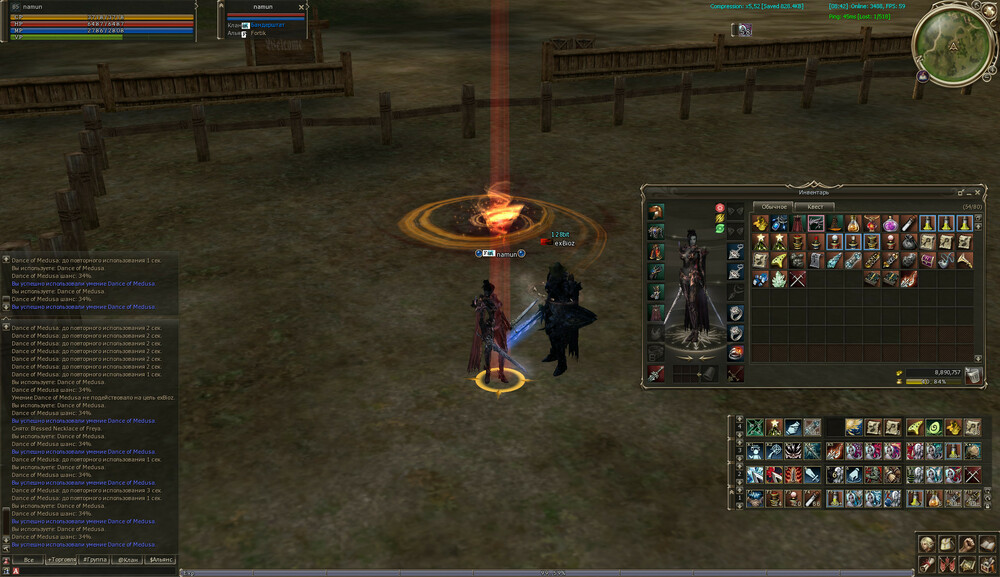This screenshot has height=577, width=1000.
Task: Open the character menu with the face icon
Action: (x=927, y=544)
